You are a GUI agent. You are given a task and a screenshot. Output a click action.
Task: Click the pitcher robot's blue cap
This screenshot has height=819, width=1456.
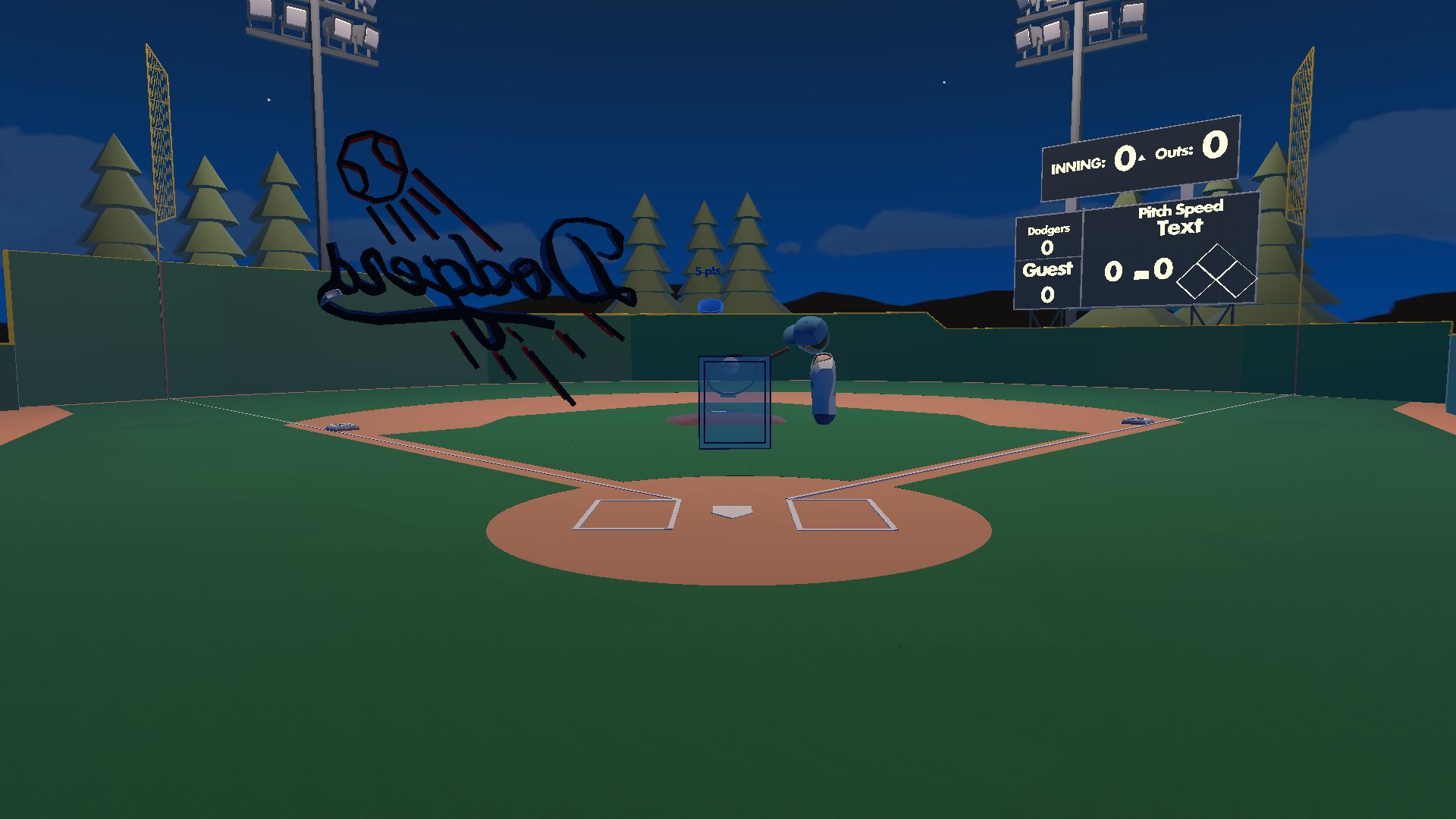click(804, 331)
